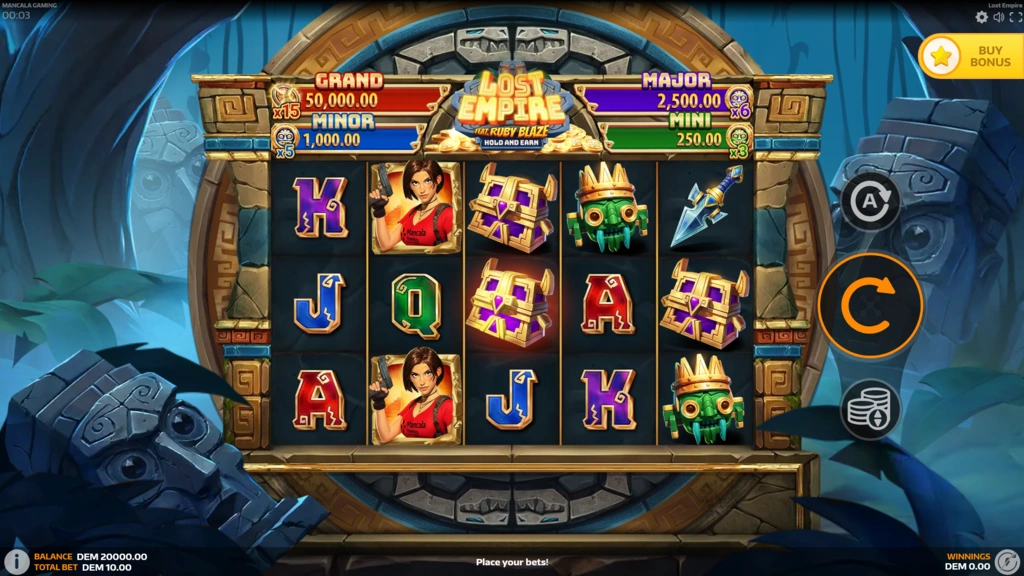
Task: Open the Buy Bonus offer
Action: pos(970,56)
